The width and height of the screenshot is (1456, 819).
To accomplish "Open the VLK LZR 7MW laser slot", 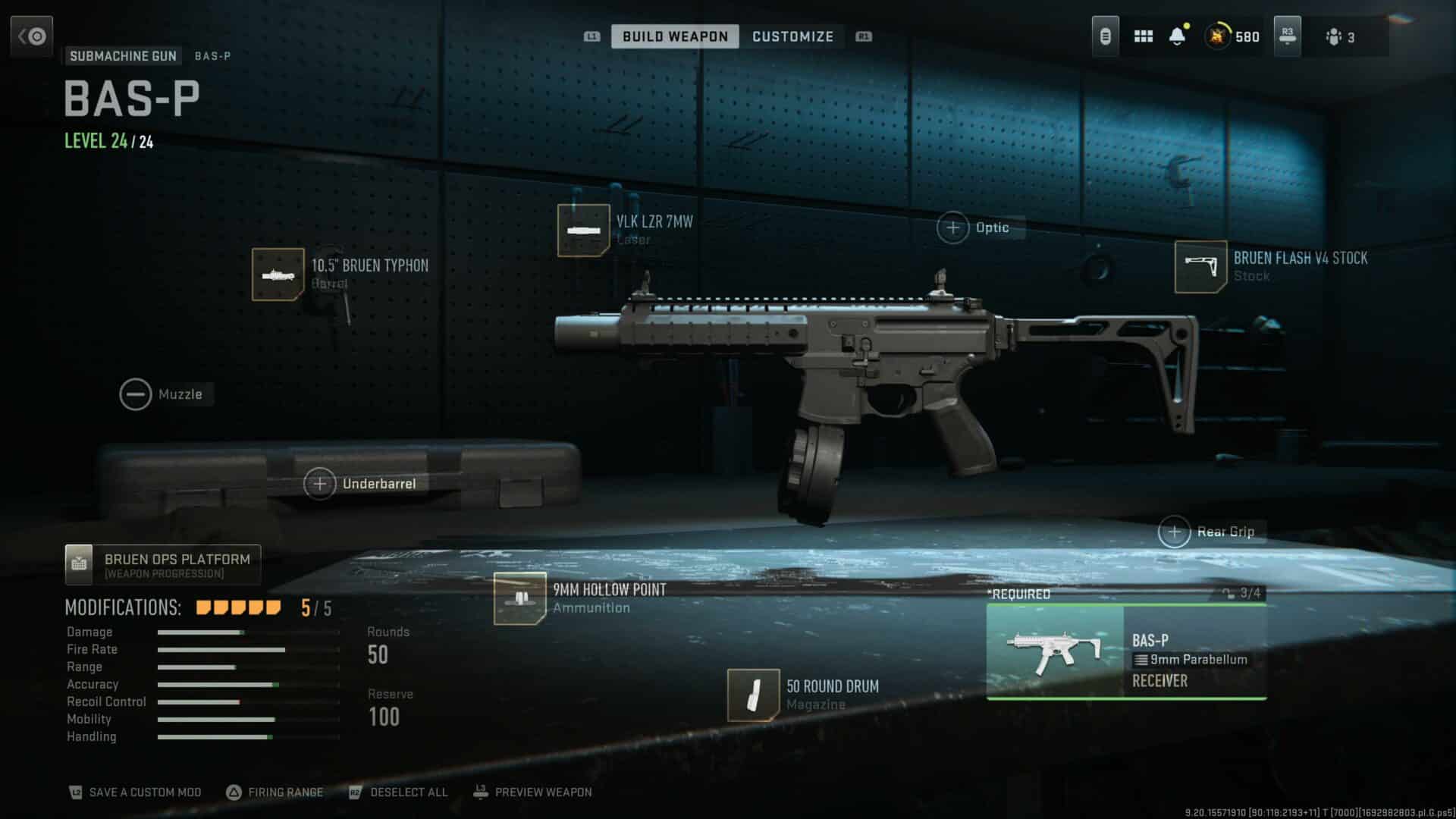I will [x=583, y=231].
